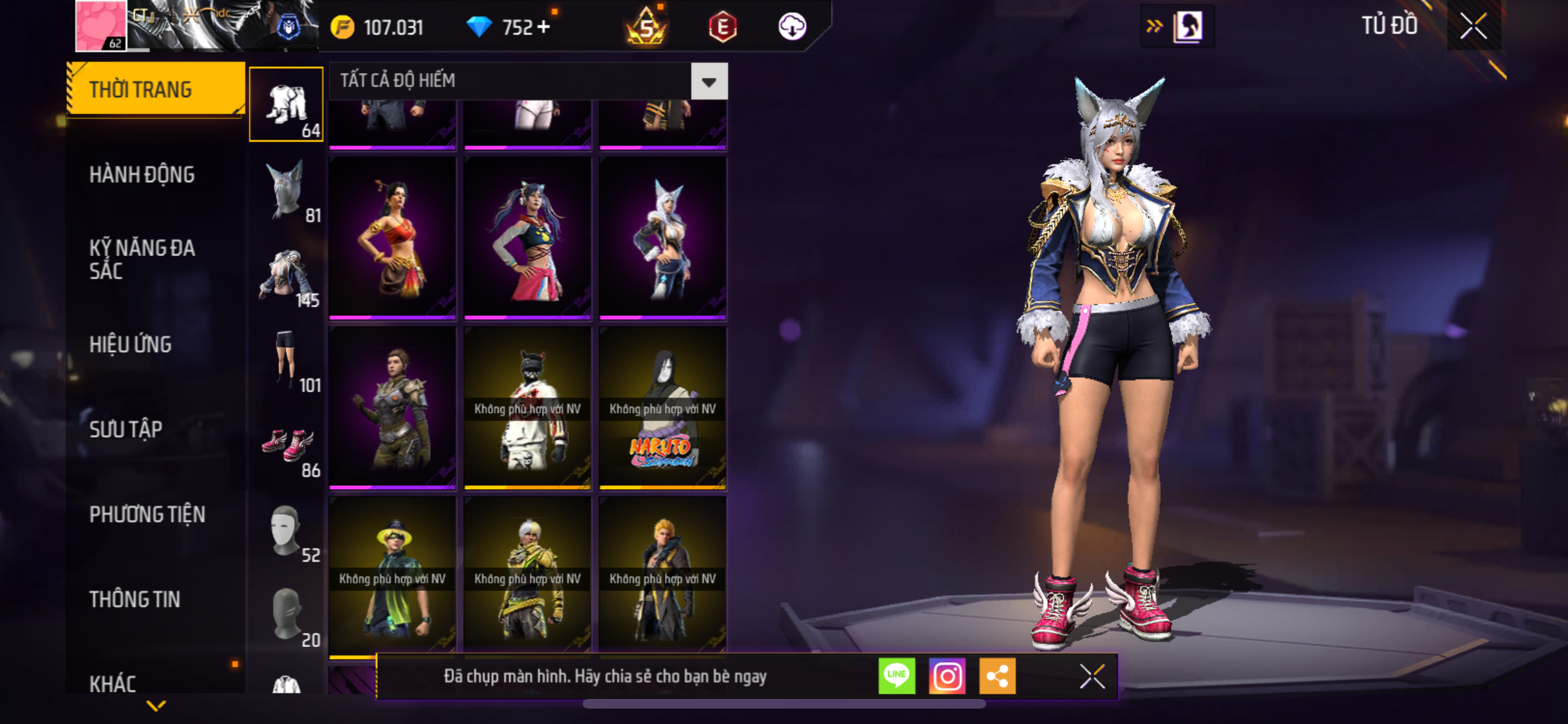This screenshot has height=724, width=1568.
Task: Choose the fox-ear head accessory category
Action: point(286,191)
